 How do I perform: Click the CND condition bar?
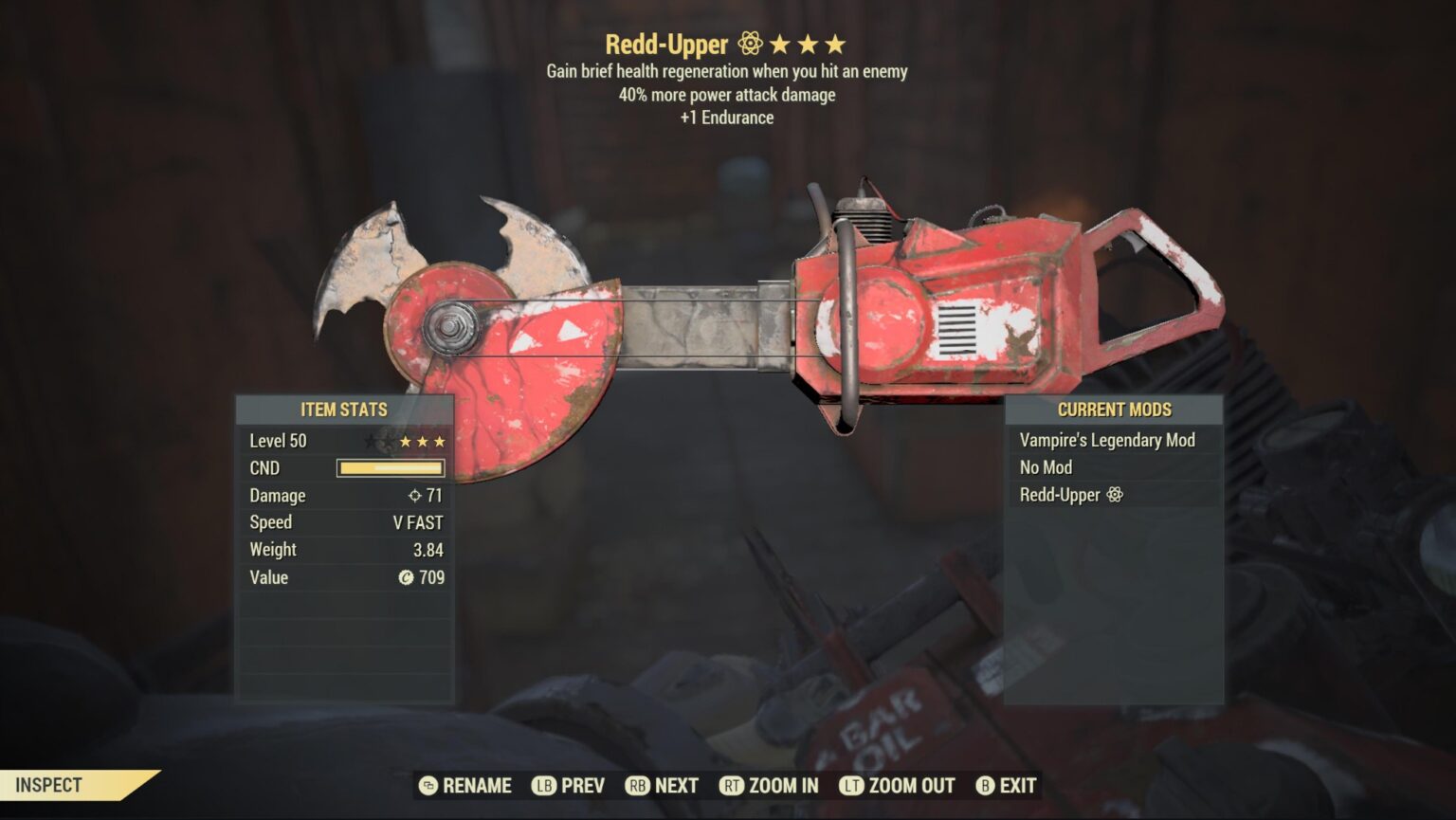tap(389, 467)
